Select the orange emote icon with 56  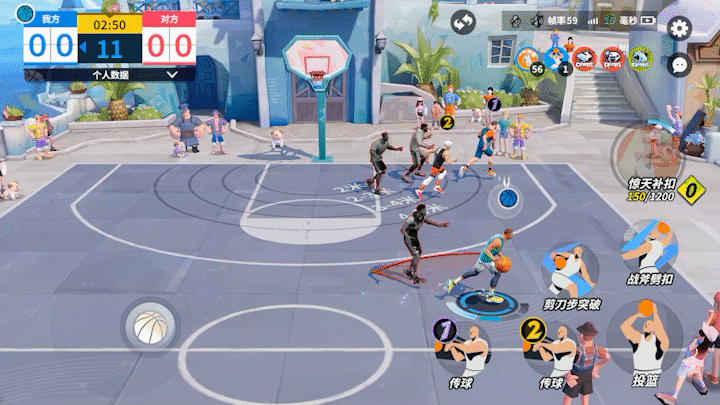(528, 57)
